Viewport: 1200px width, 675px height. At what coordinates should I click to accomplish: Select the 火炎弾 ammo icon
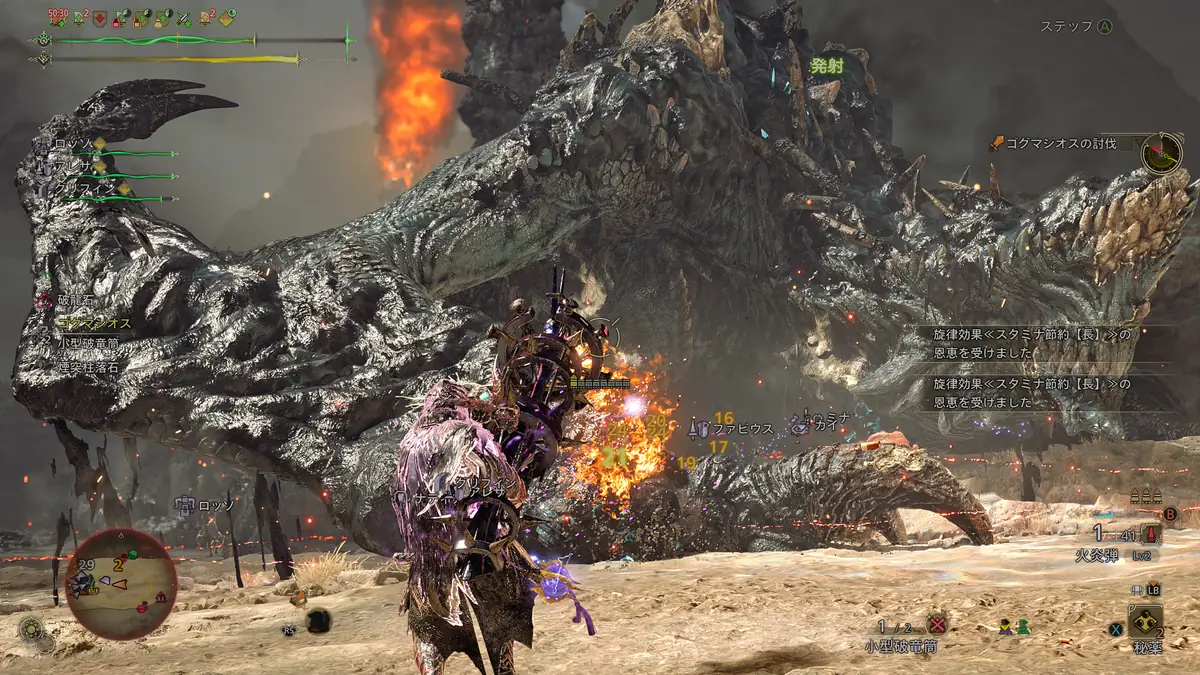pos(1152,535)
